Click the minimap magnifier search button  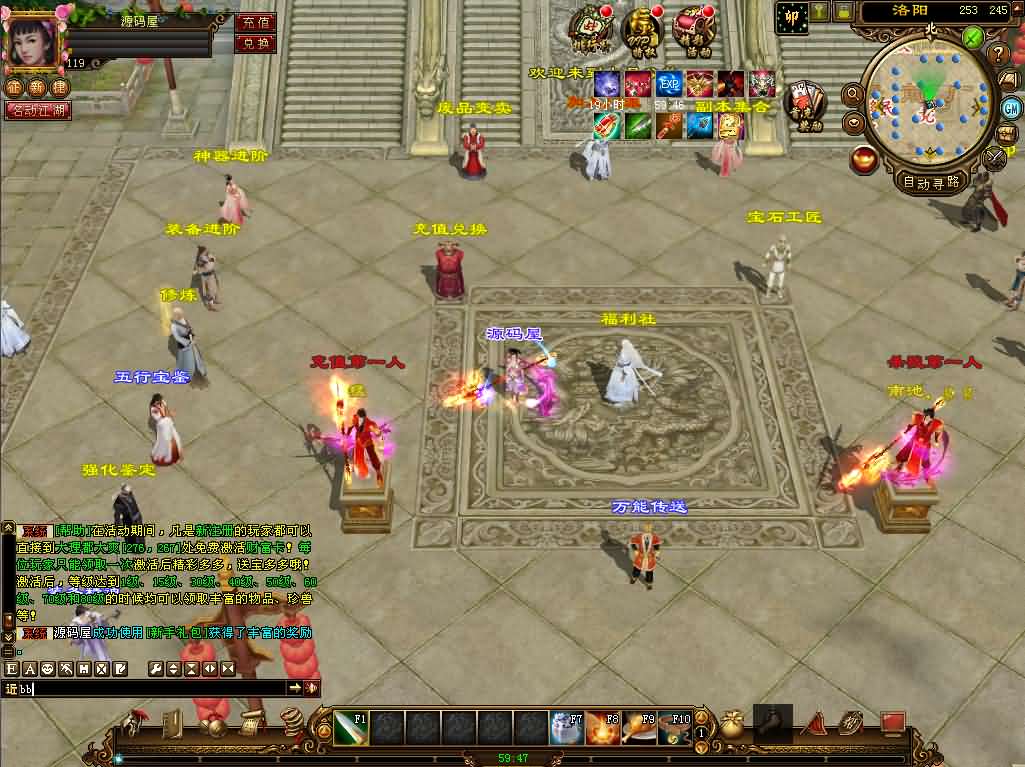click(854, 93)
